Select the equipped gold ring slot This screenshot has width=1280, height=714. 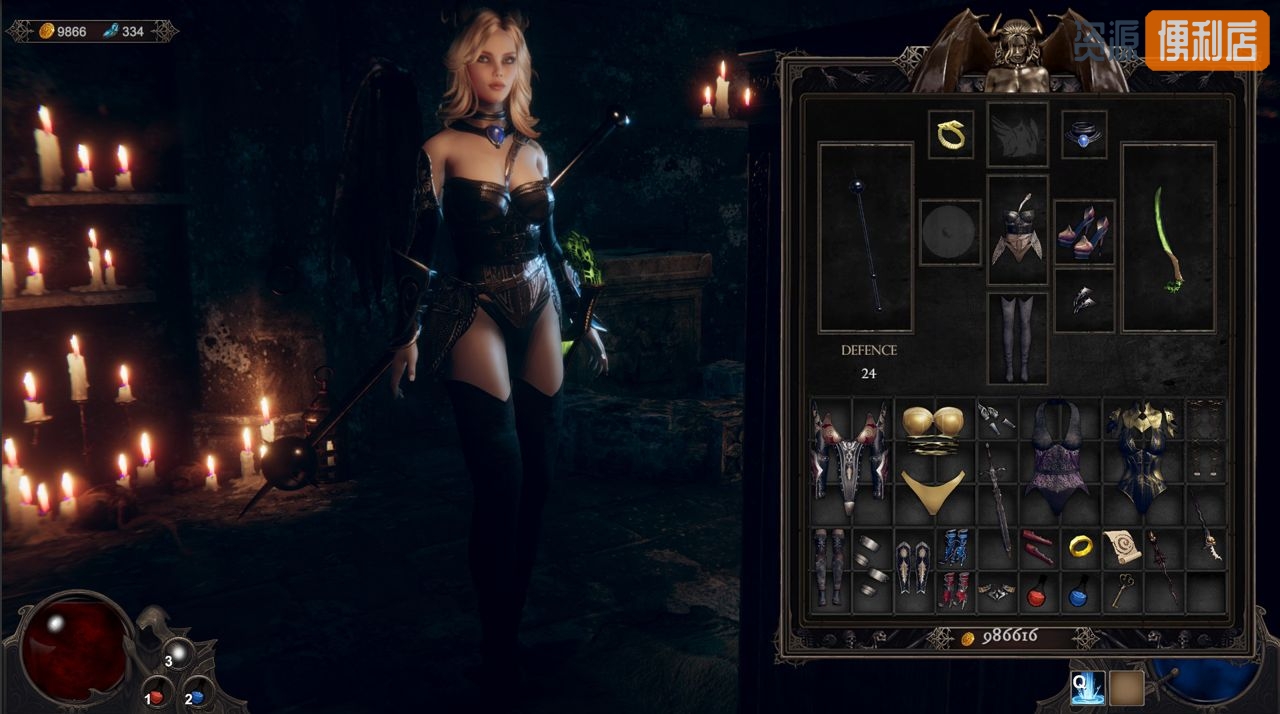click(x=950, y=134)
